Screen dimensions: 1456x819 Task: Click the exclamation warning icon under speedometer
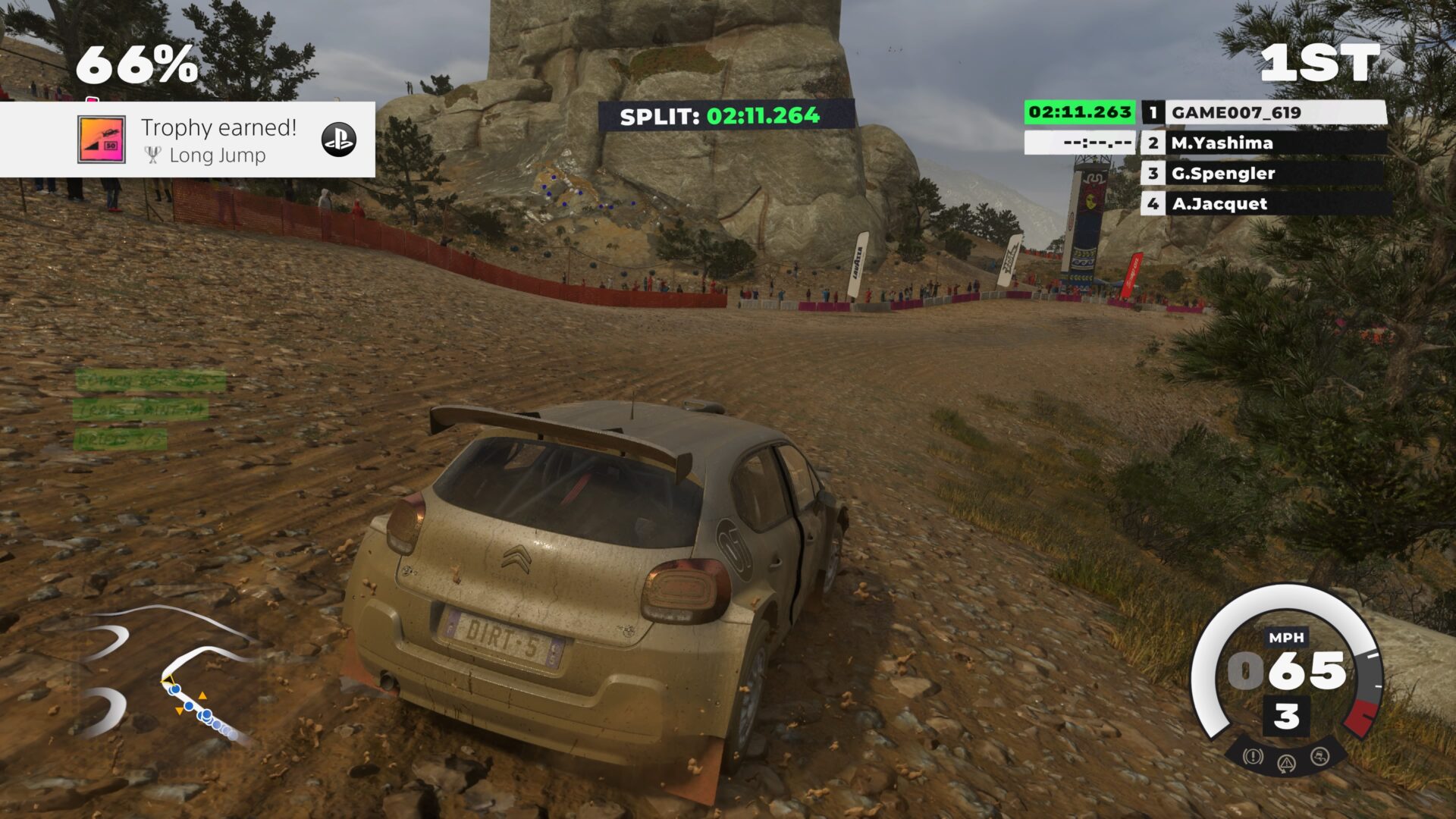(x=1253, y=756)
